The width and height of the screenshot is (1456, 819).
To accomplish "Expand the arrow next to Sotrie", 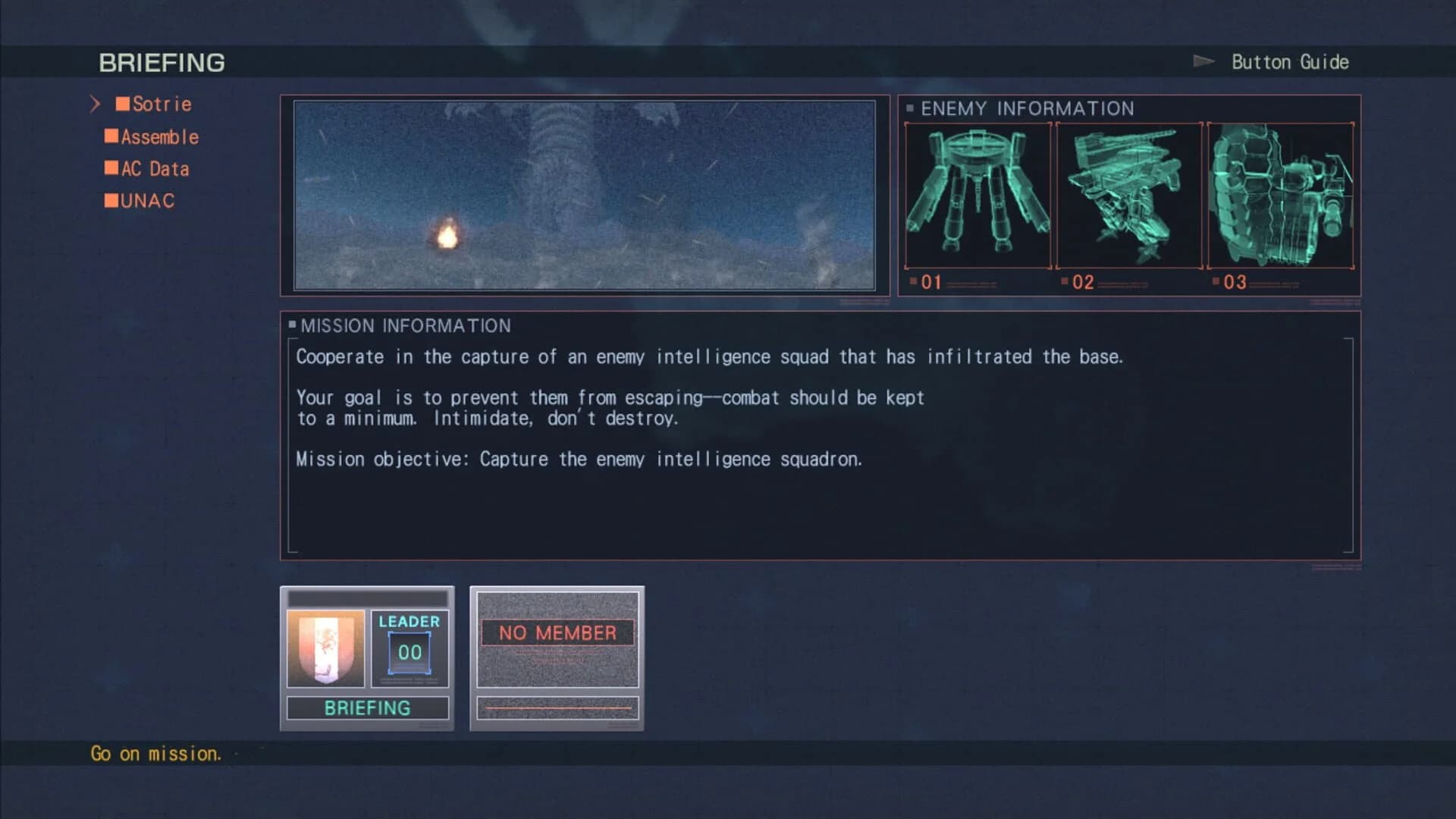I will click(96, 103).
